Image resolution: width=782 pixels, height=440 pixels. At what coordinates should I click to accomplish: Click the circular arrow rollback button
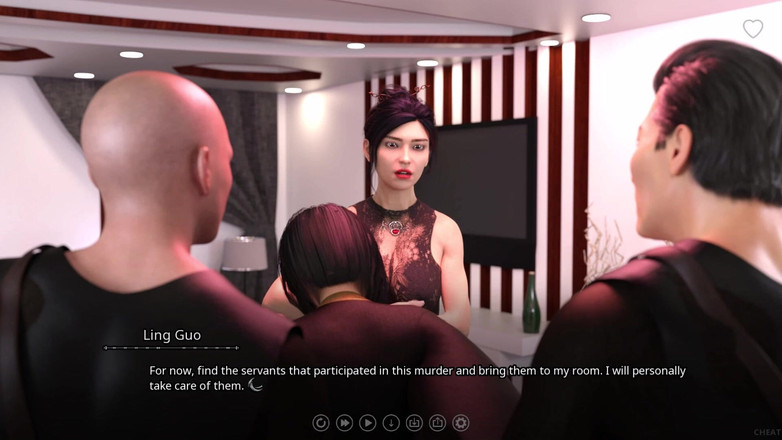pos(321,423)
